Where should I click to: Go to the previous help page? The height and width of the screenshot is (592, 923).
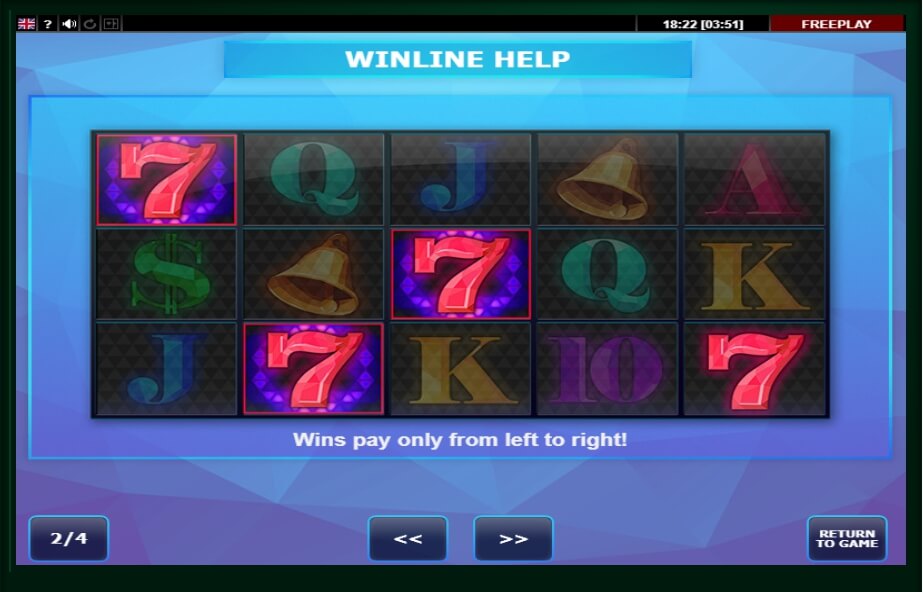[407, 539]
